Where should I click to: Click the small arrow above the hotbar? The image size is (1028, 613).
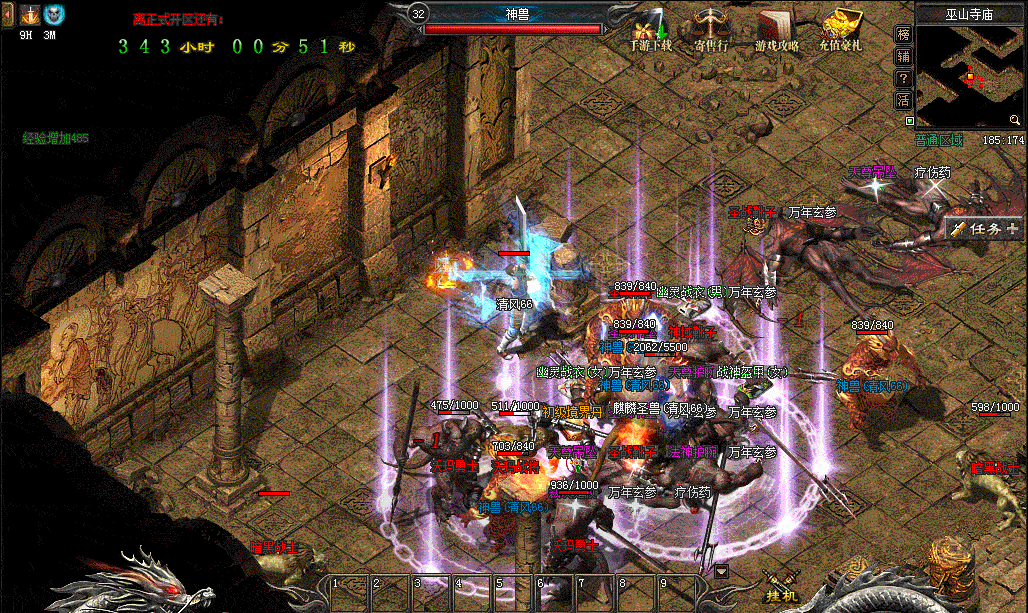pyautogui.click(x=722, y=572)
